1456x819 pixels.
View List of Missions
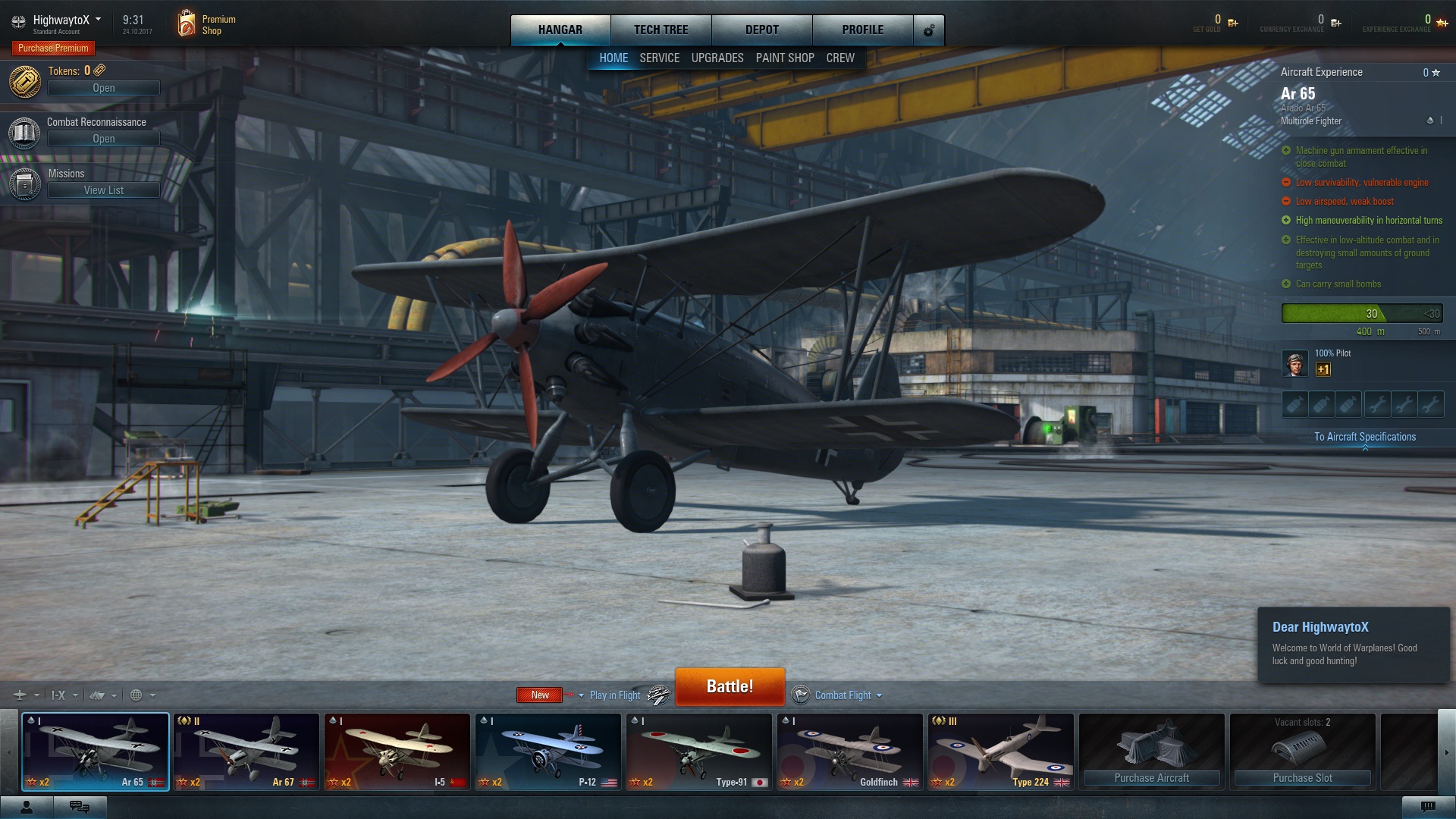tap(103, 190)
